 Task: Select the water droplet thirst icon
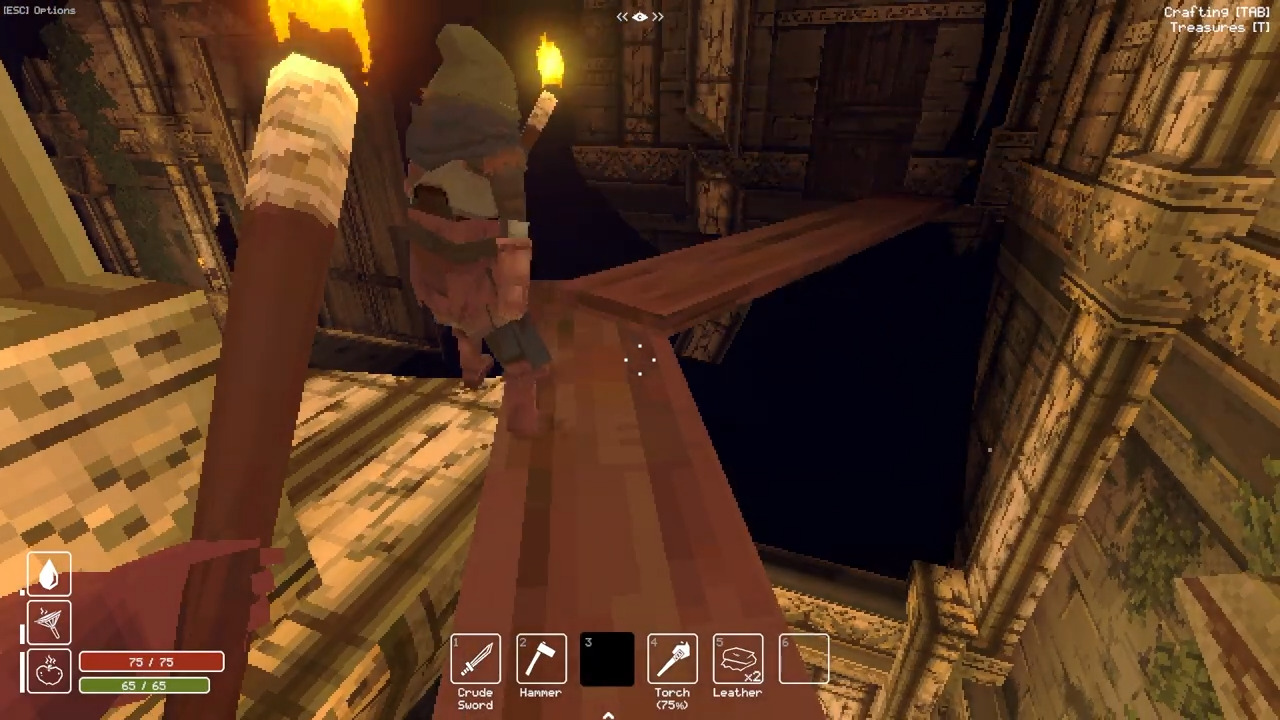tap(49, 571)
